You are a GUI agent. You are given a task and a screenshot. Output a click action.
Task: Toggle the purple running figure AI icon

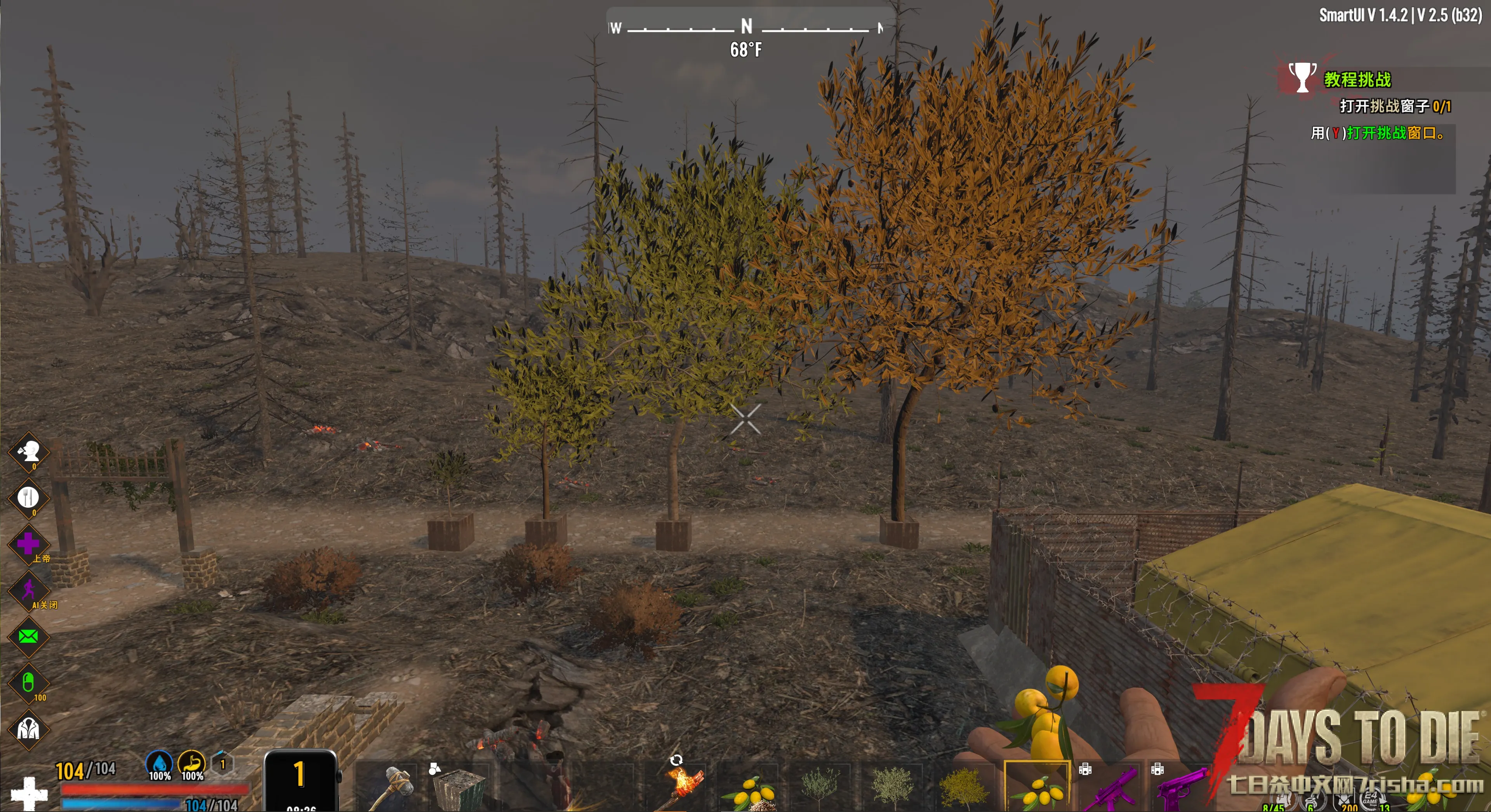tap(28, 590)
